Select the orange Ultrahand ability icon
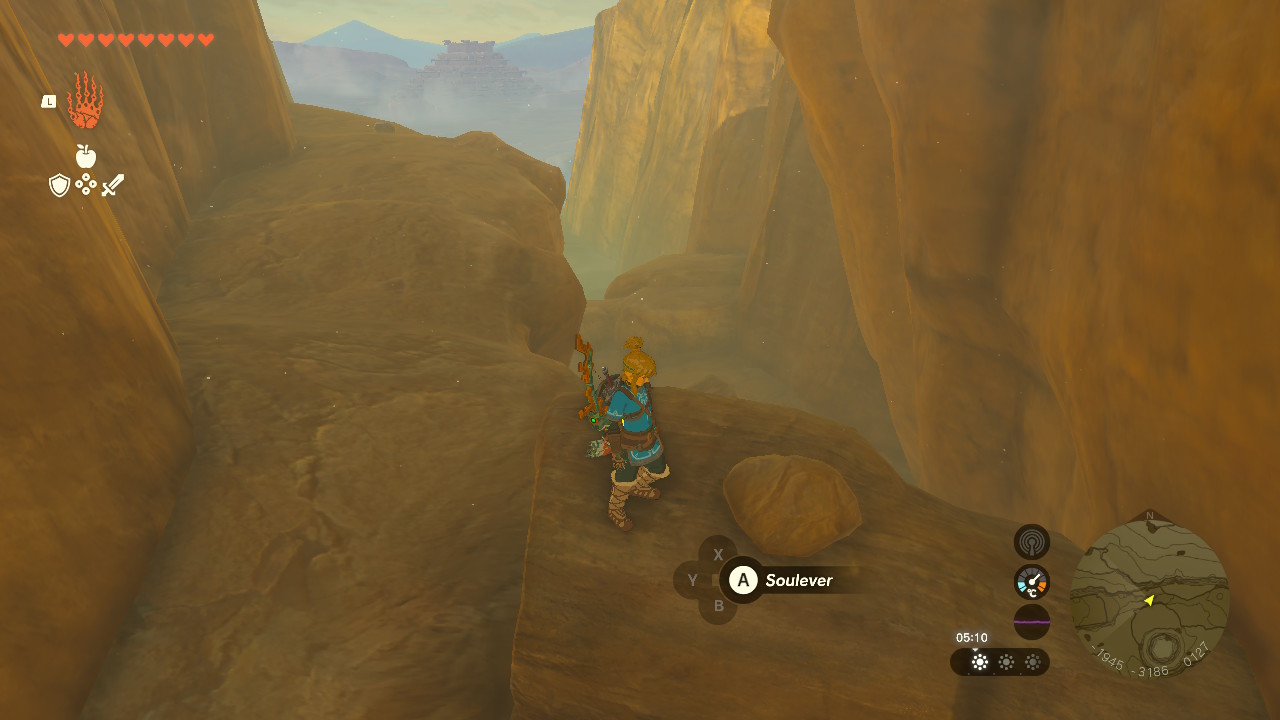1280x720 pixels. click(x=85, y=101)
